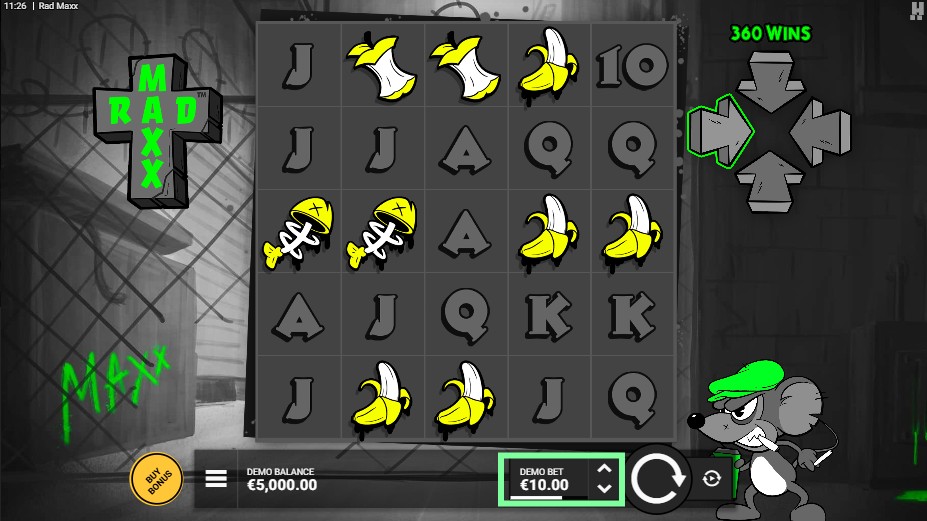Spin the reels with the circular arrow button
Image resolution: width=927 pixels, height=521 pixels.
tap(660, 478)
